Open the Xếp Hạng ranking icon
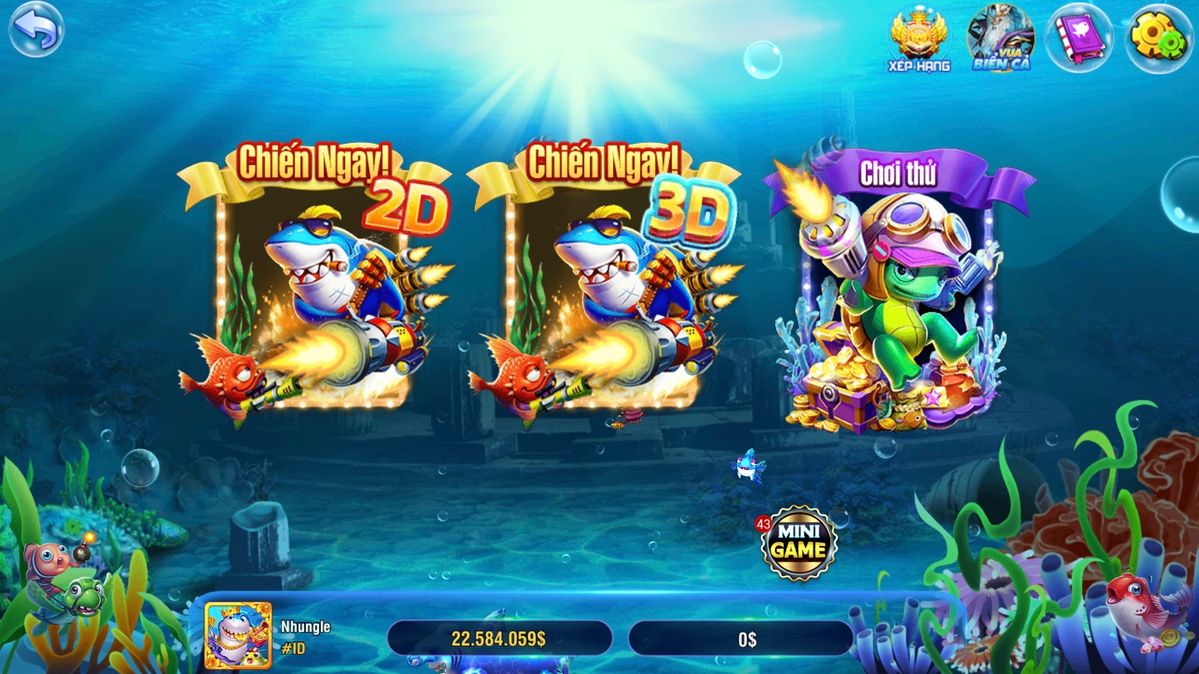 pos(919,40)
